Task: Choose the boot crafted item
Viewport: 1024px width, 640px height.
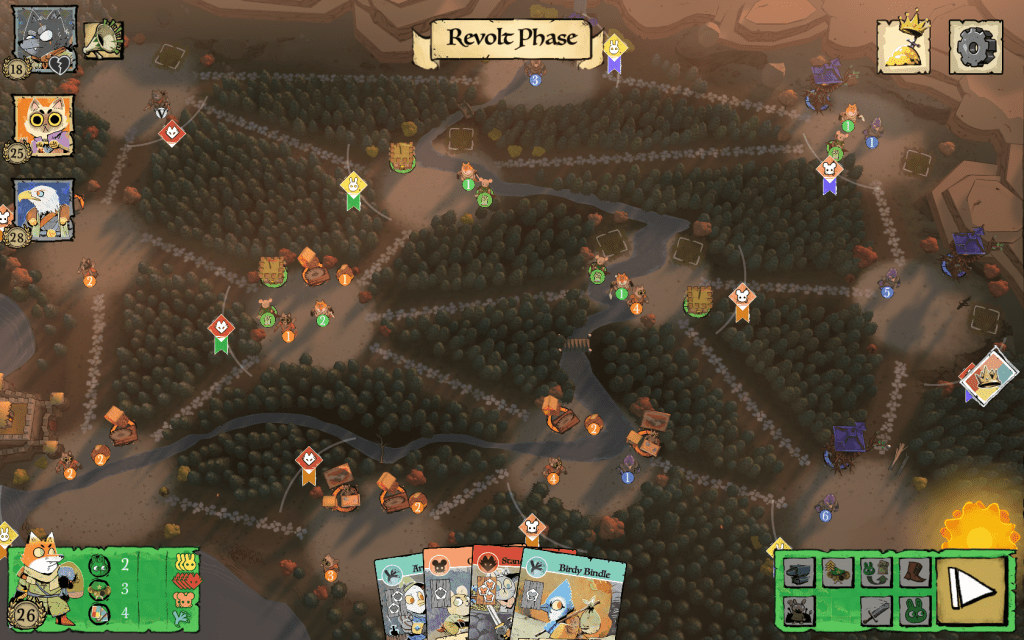Action: tap(914, 572)
